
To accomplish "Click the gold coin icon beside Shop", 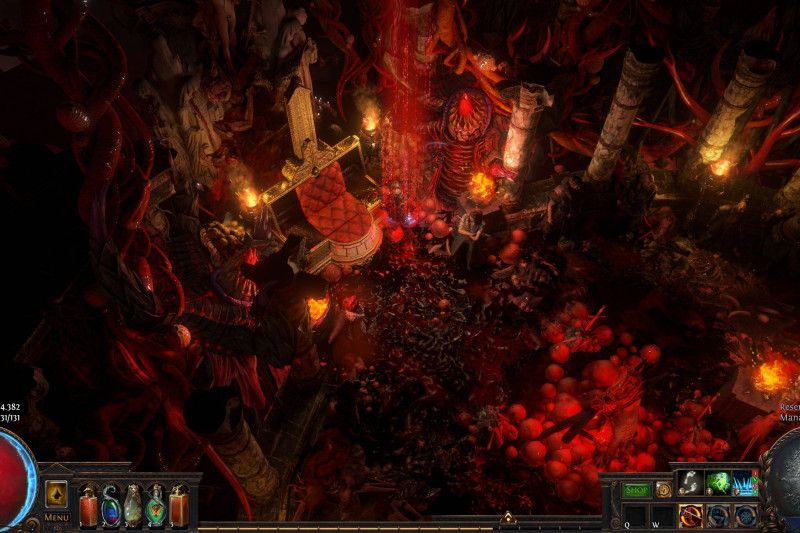I will pyautogui.click(x=663, y=490).
